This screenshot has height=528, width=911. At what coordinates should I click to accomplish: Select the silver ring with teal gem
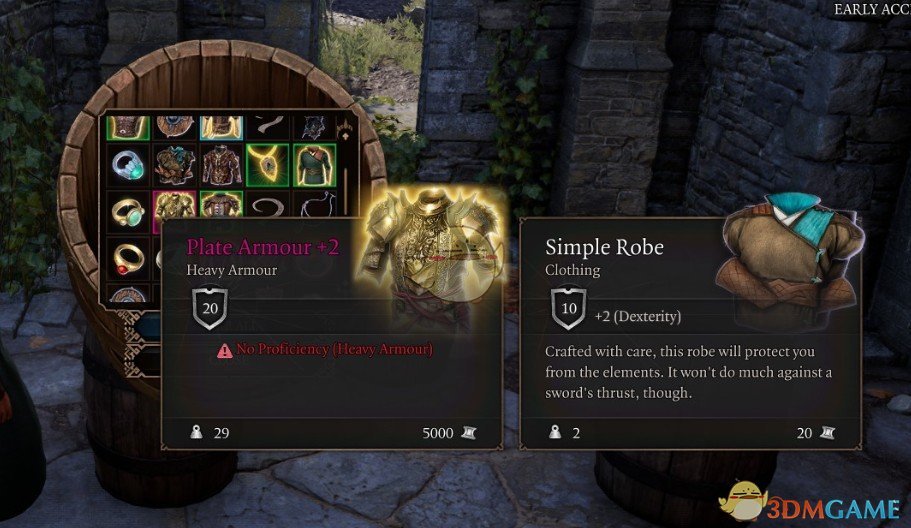127,164
